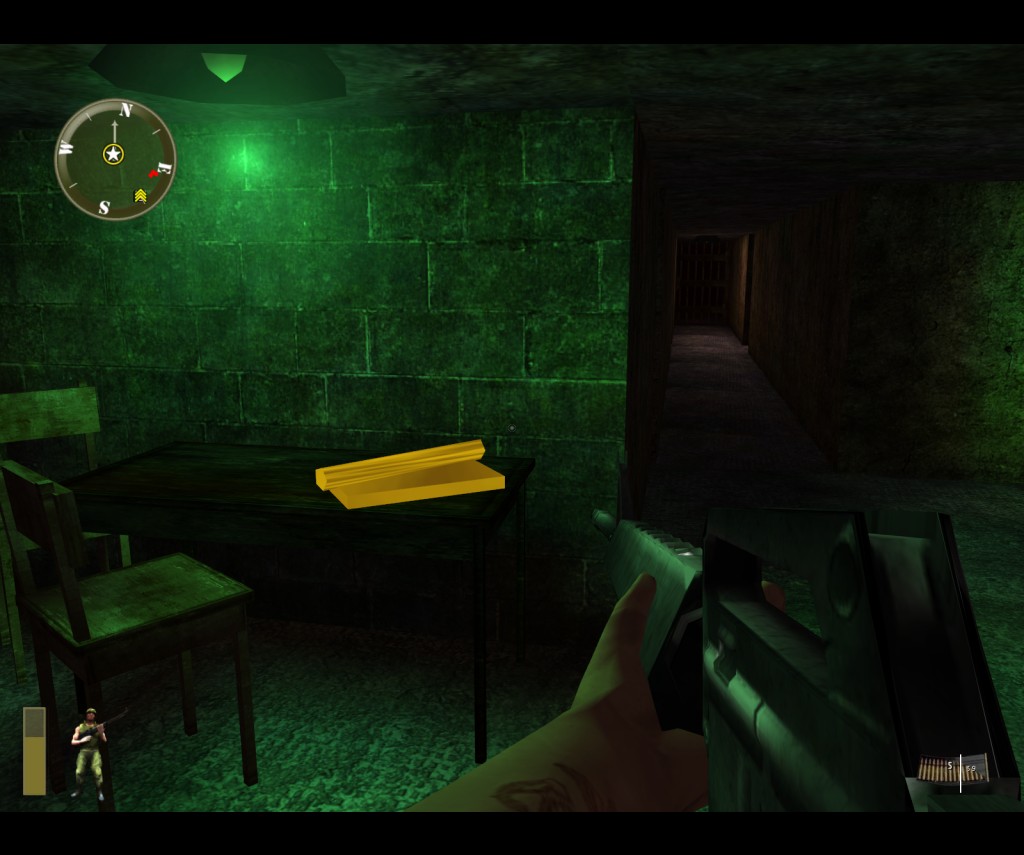Click the yellow chevron marker on the compass

coord(141,195)
